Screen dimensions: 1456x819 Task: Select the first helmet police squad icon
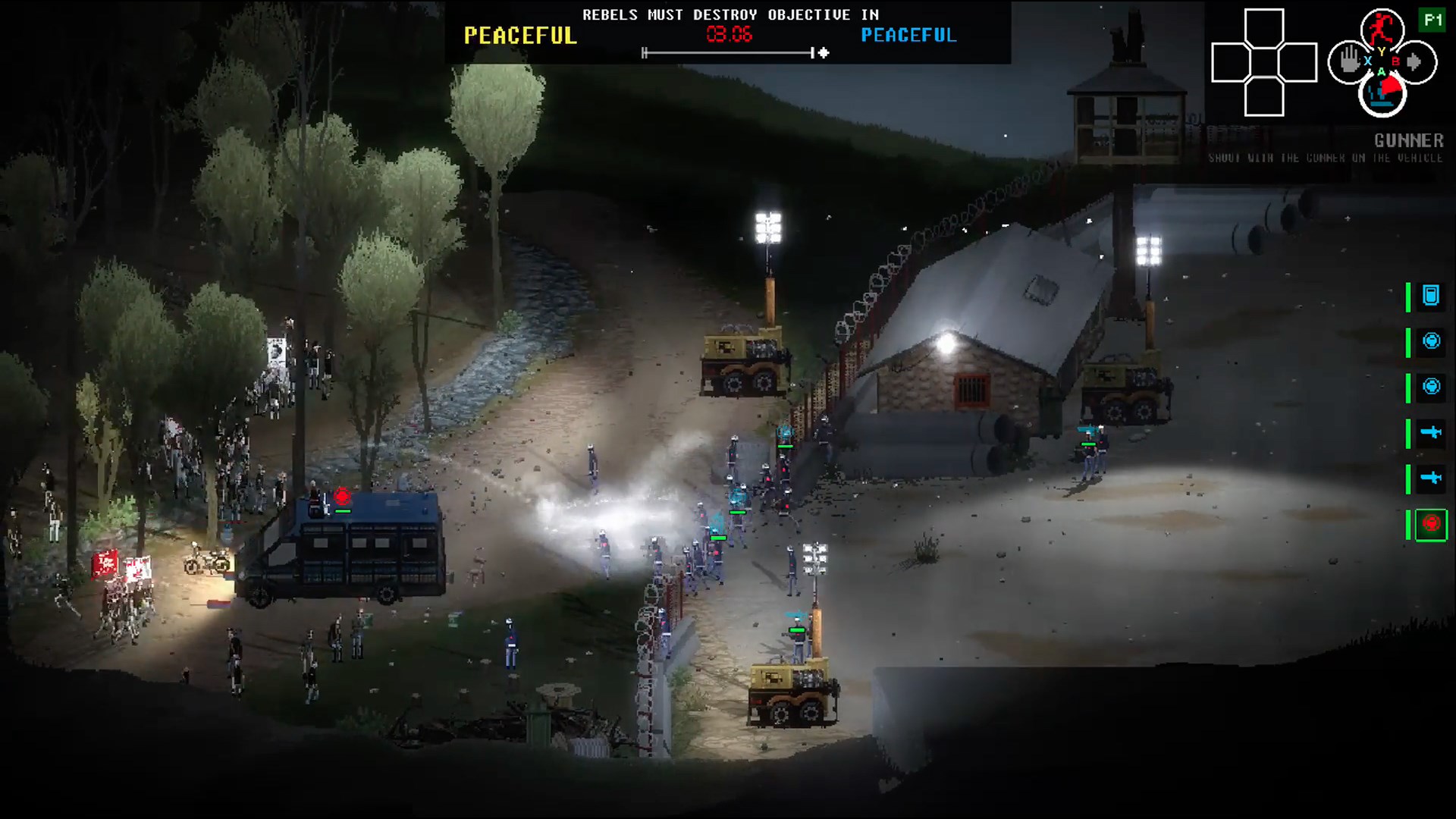[x=1430, y=340]
